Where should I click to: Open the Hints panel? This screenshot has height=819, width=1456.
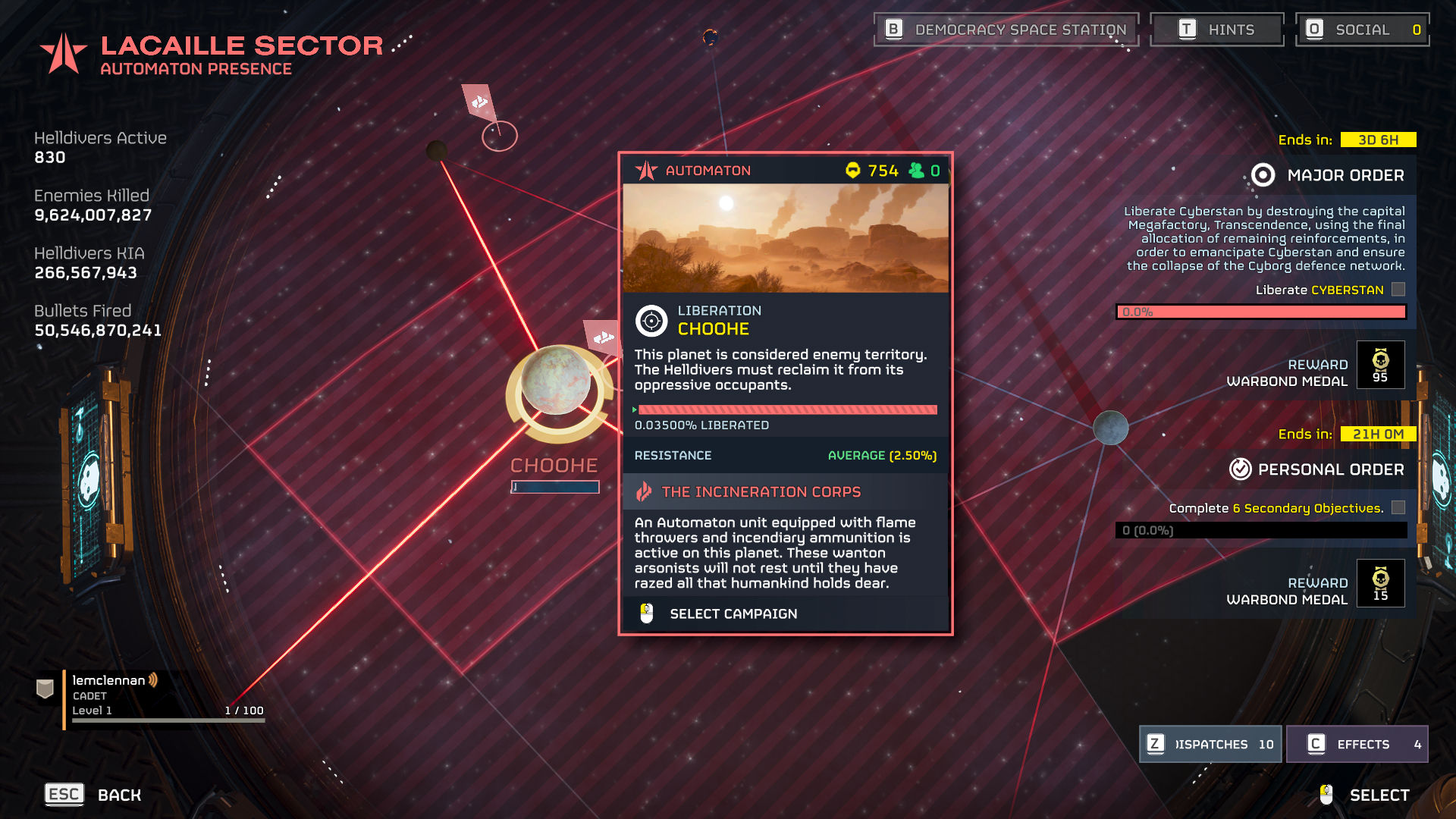click(1216, 30)
